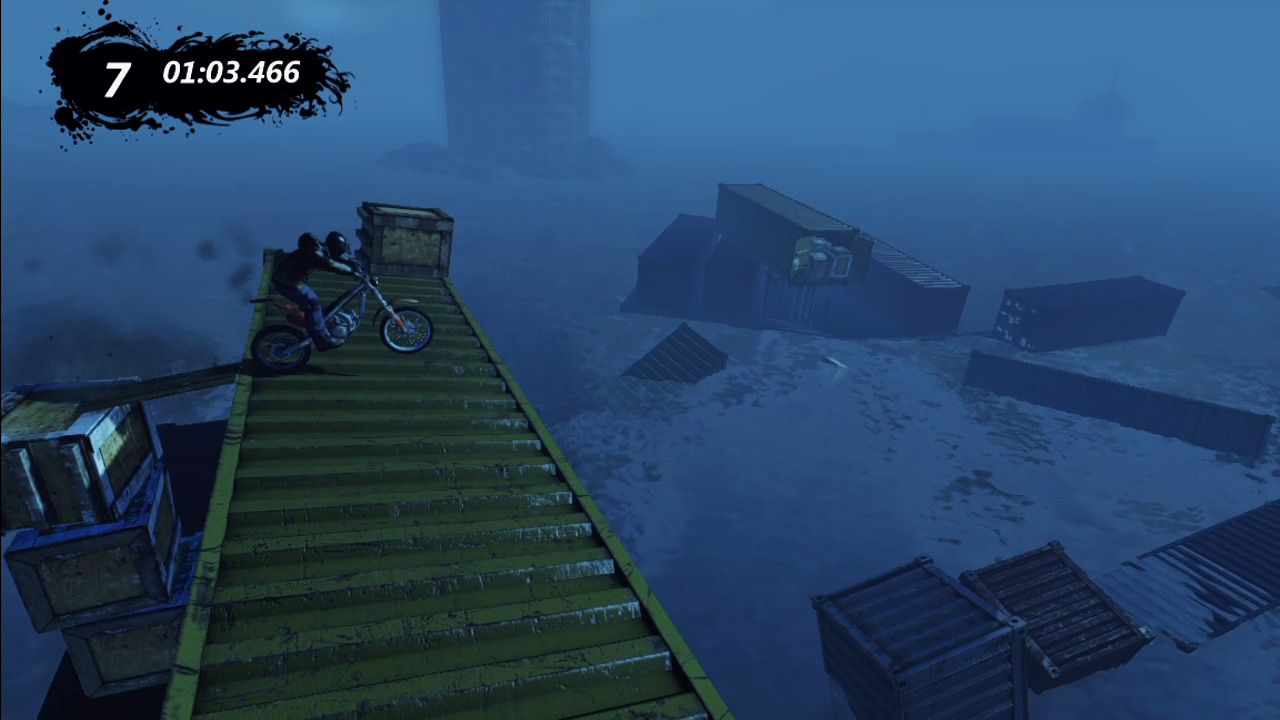Click the fault counter showing 7
This screenshot has height=720, width=1280.
116,74
